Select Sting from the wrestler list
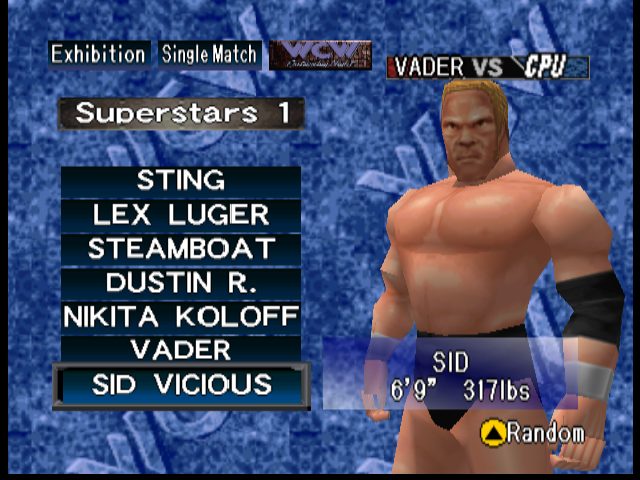 (181, 181)
